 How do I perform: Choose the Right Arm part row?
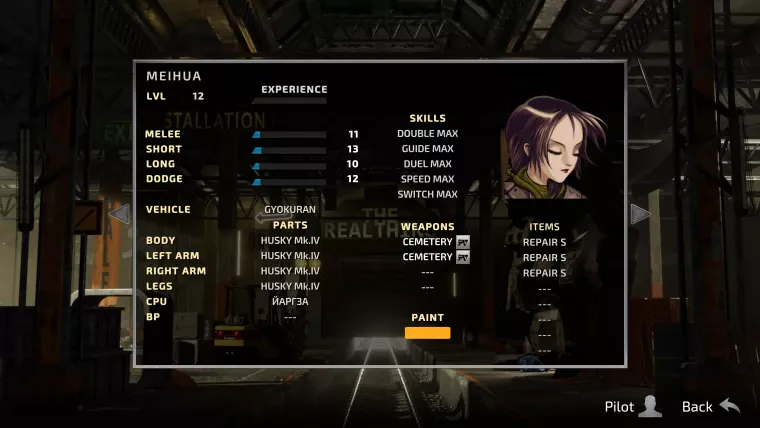click(x=290, y=271)
